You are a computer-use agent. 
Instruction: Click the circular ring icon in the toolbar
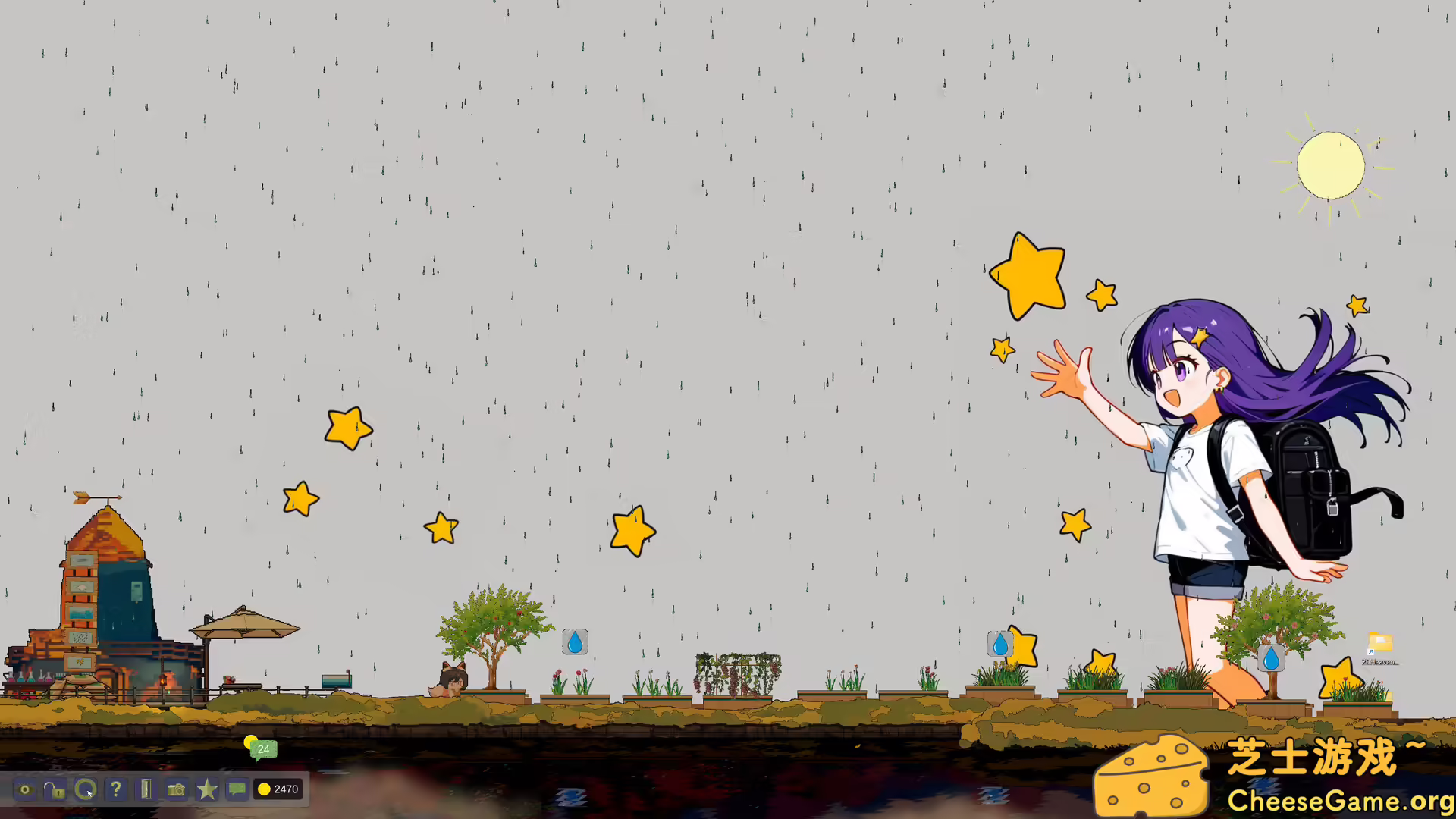pos(85,789)
